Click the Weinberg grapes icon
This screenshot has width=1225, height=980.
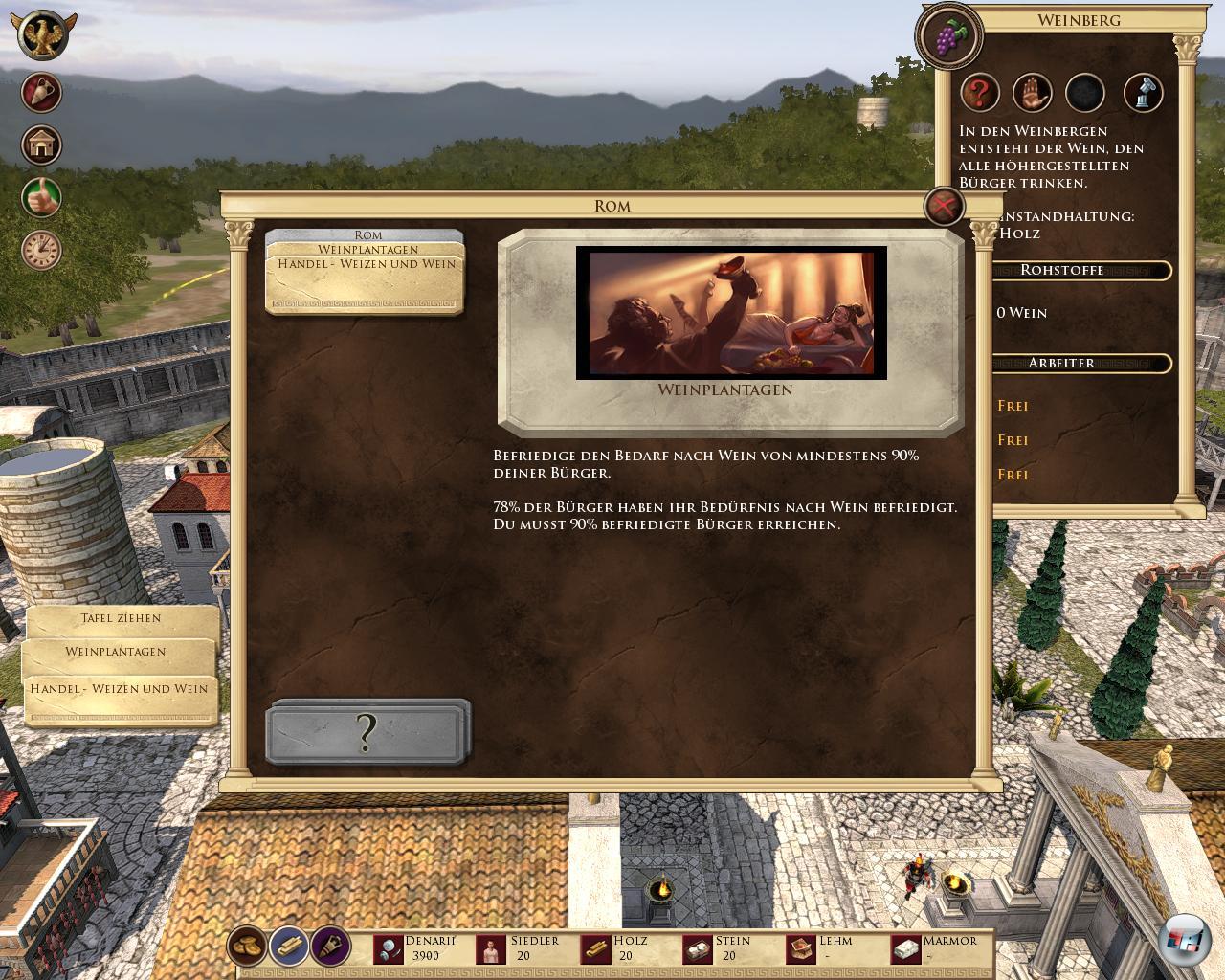pos(949,37)
